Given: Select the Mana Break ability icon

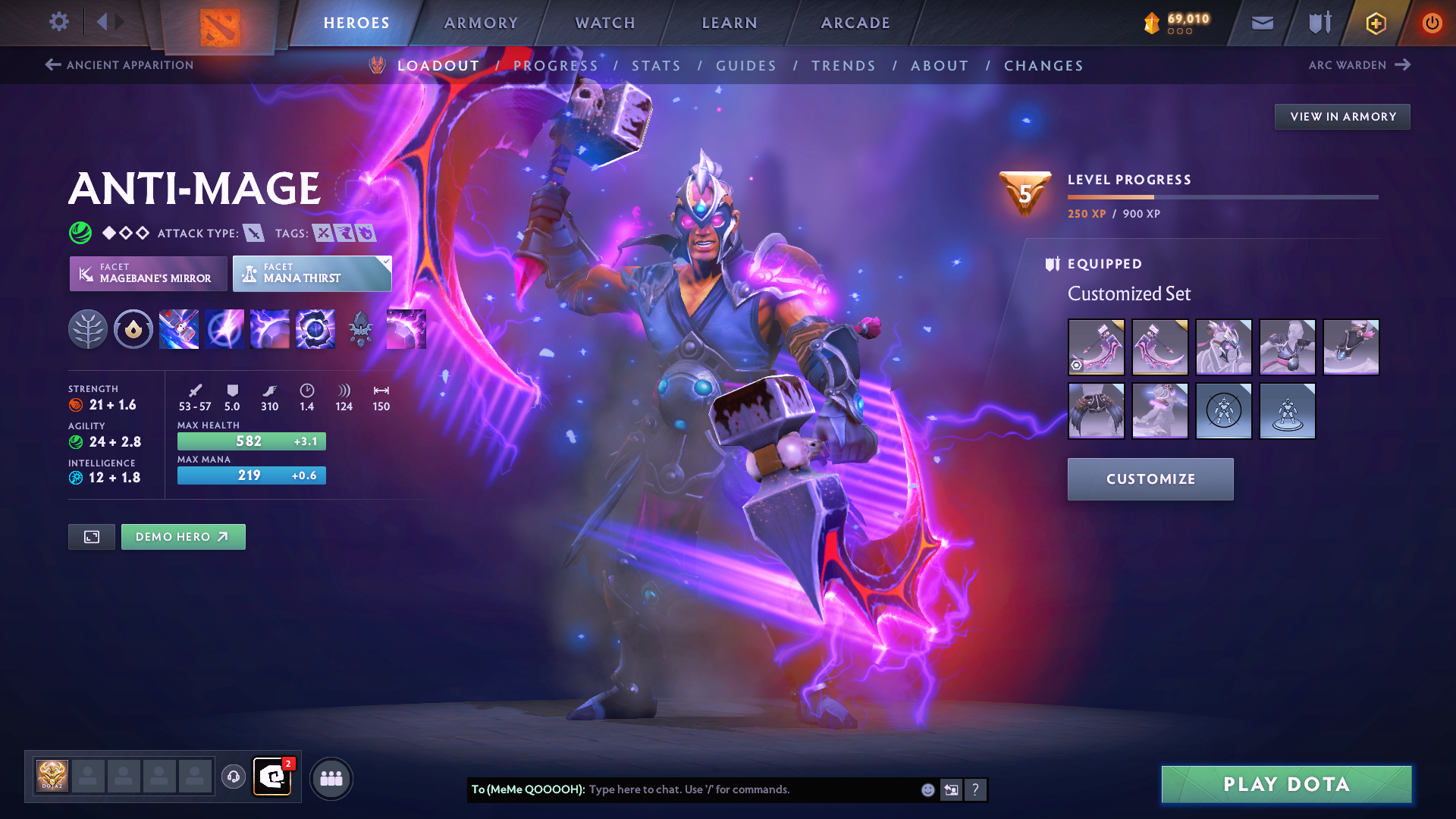Looking at the screenshot, I should tap(179, 328).
